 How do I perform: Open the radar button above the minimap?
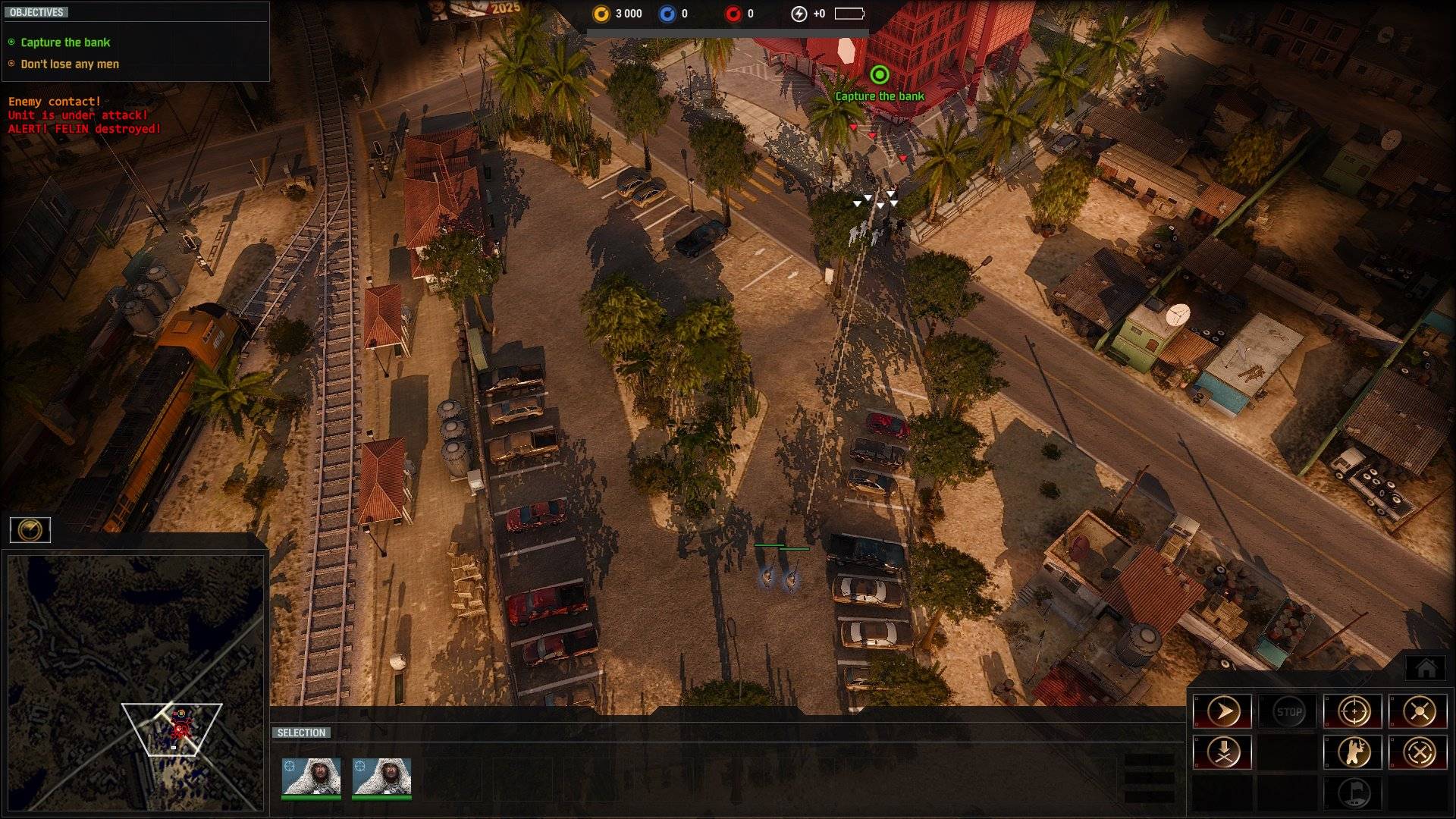tap(30, 529)
